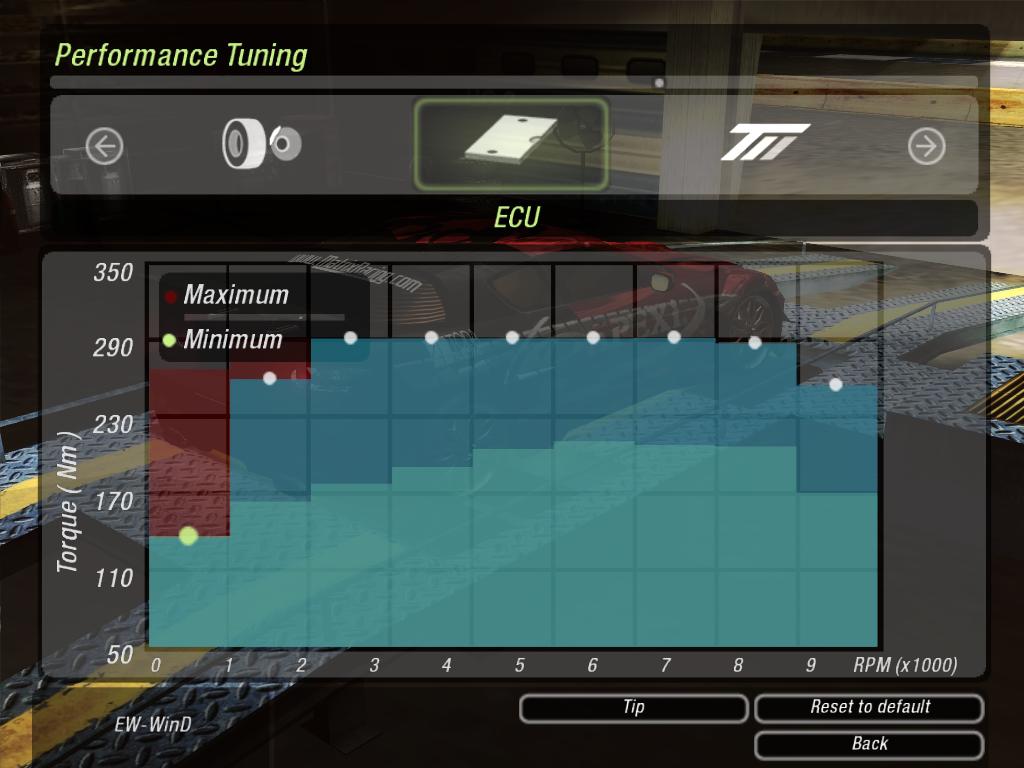
Task: Choose torque point between 4000 and 5000 RPM
Action: pyautogui.click(x=512, y=338)
